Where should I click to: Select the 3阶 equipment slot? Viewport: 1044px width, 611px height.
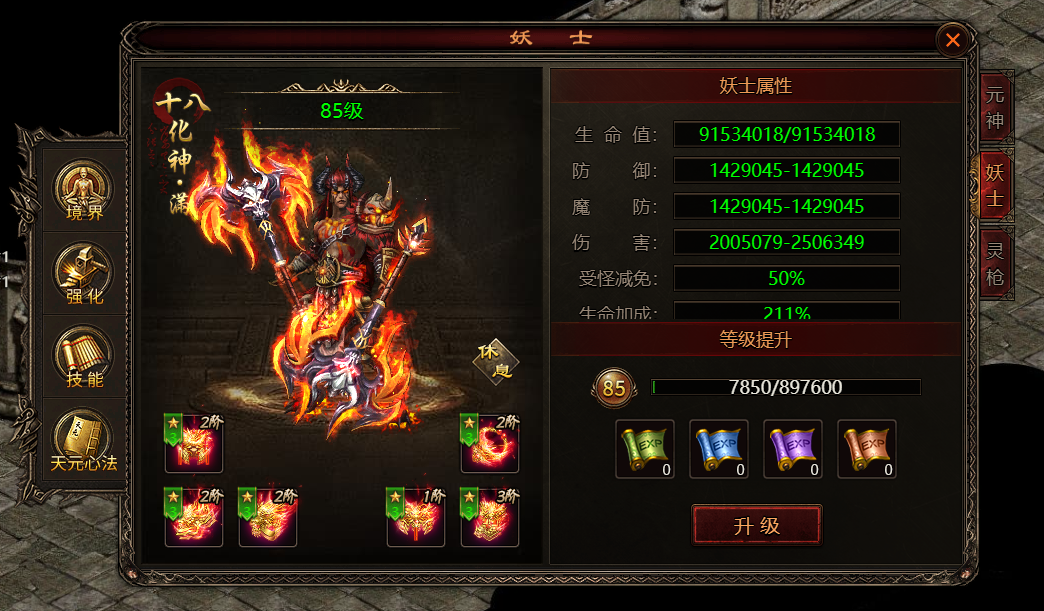point(489,517)
